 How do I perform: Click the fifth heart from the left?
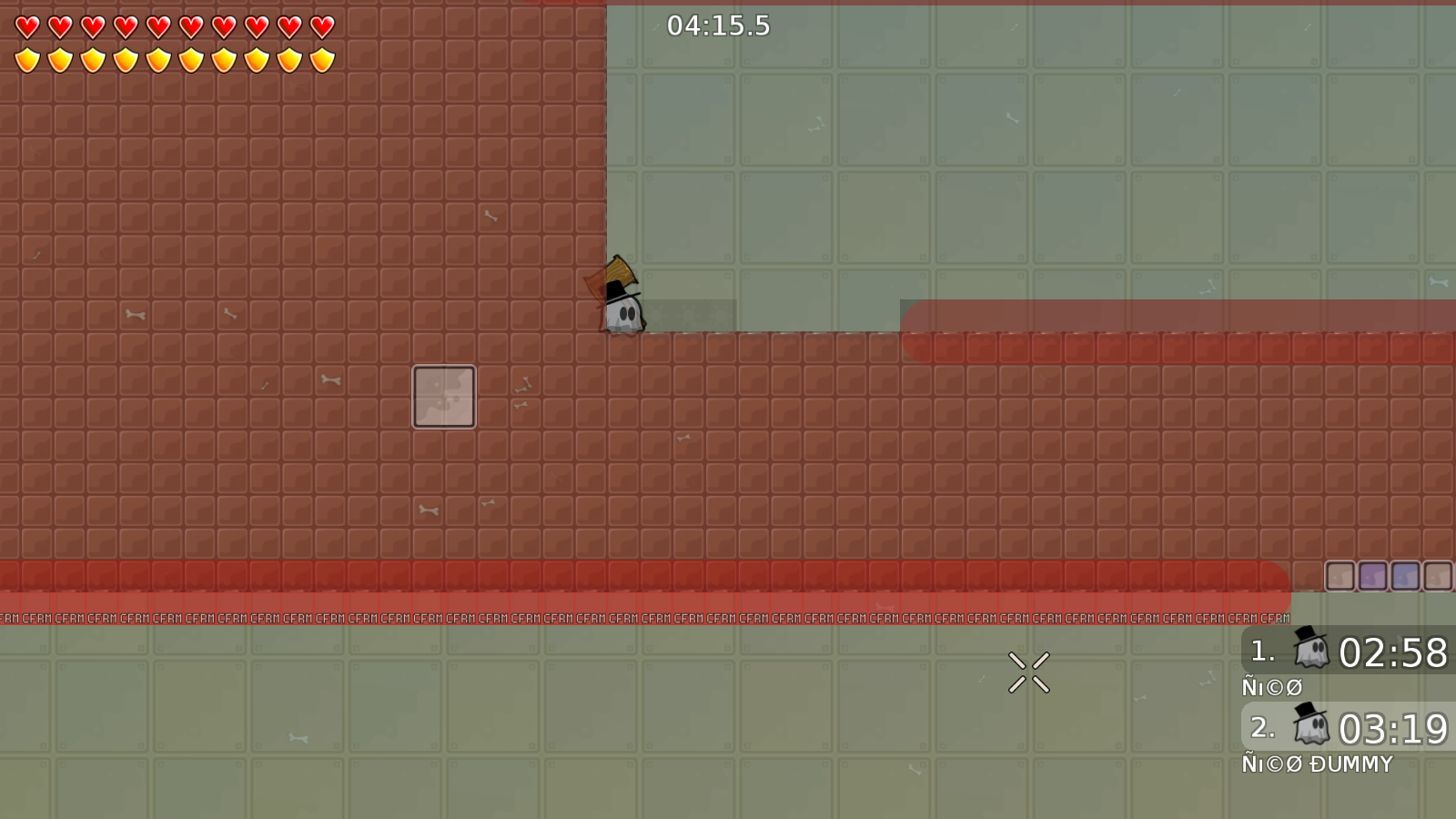[x=157, y=25]
